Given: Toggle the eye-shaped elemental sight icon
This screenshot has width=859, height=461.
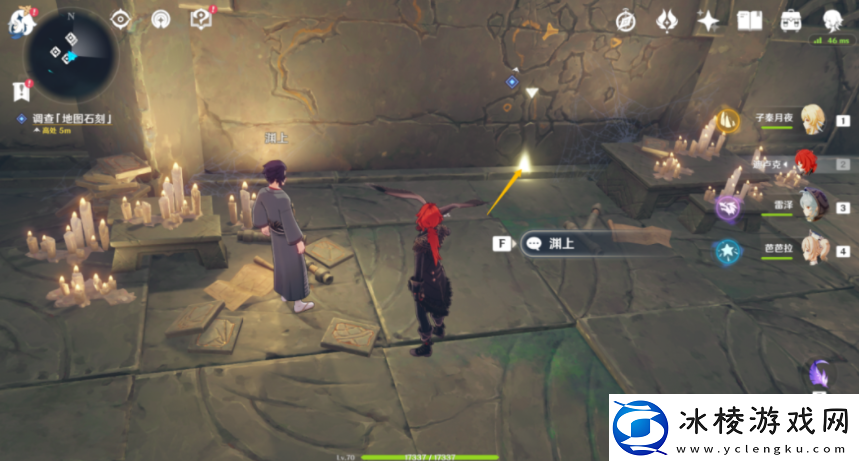Looking at the screenshot, I should tap(121, 19).
